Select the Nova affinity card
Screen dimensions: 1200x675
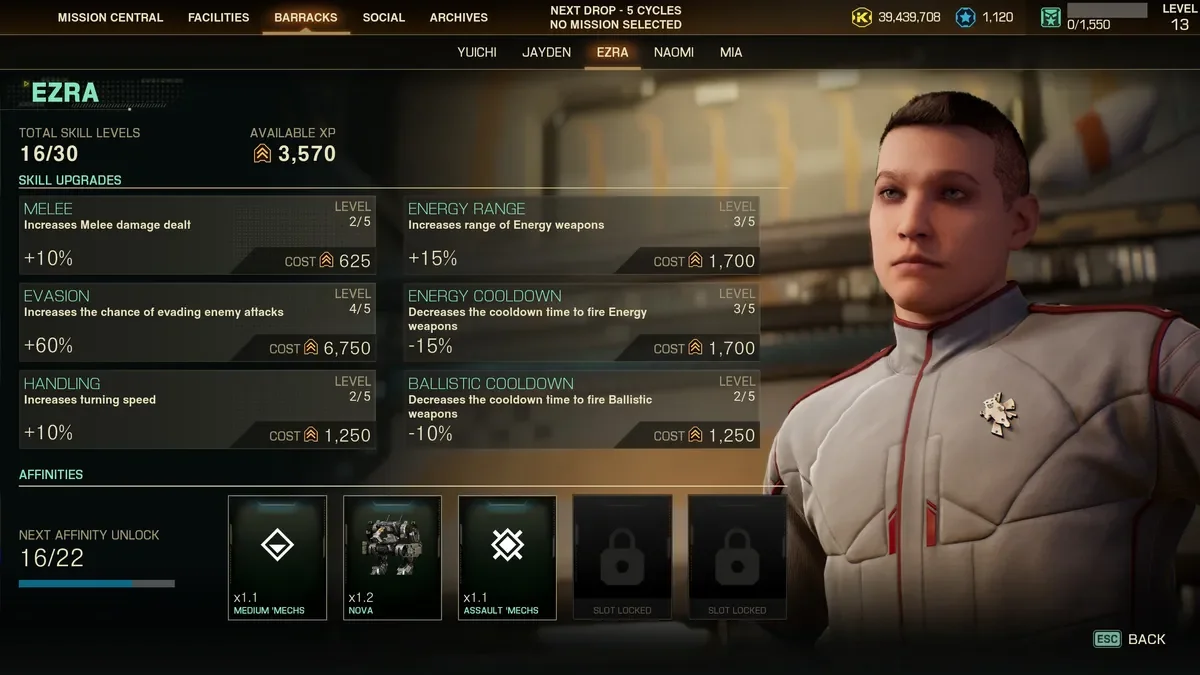point(392,557)
